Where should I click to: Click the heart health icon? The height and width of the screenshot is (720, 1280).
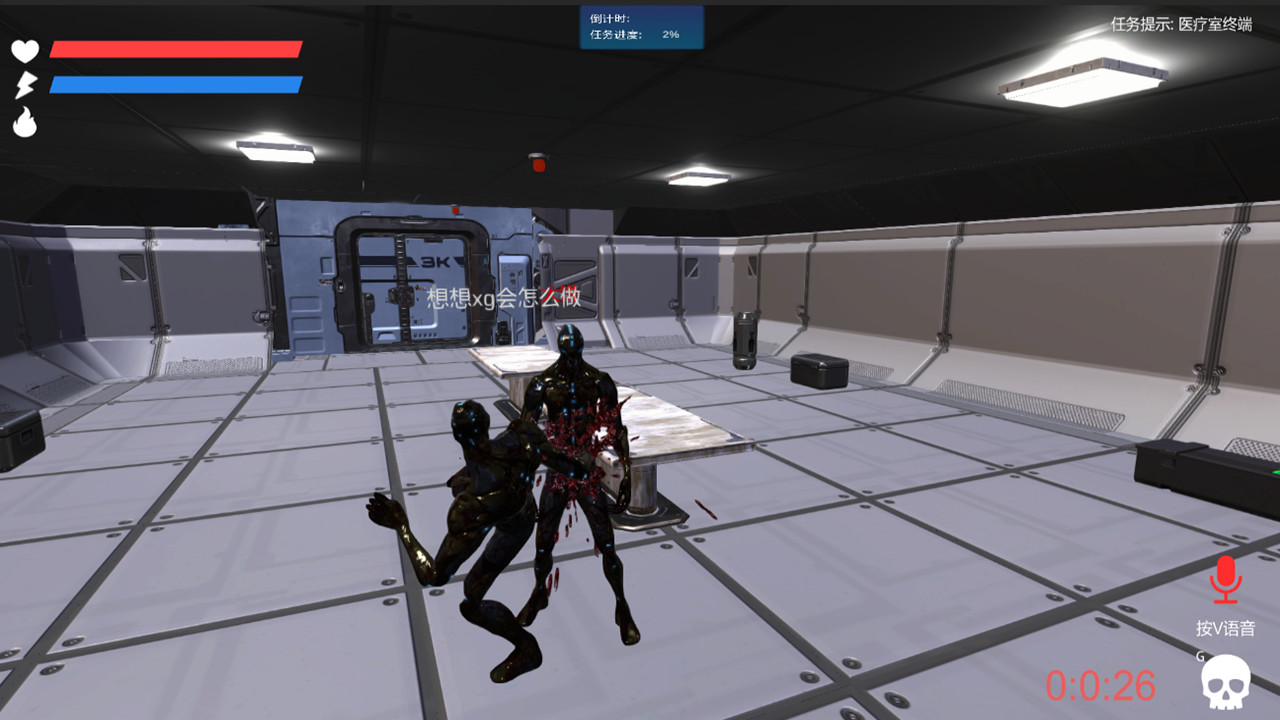point(26,50)
